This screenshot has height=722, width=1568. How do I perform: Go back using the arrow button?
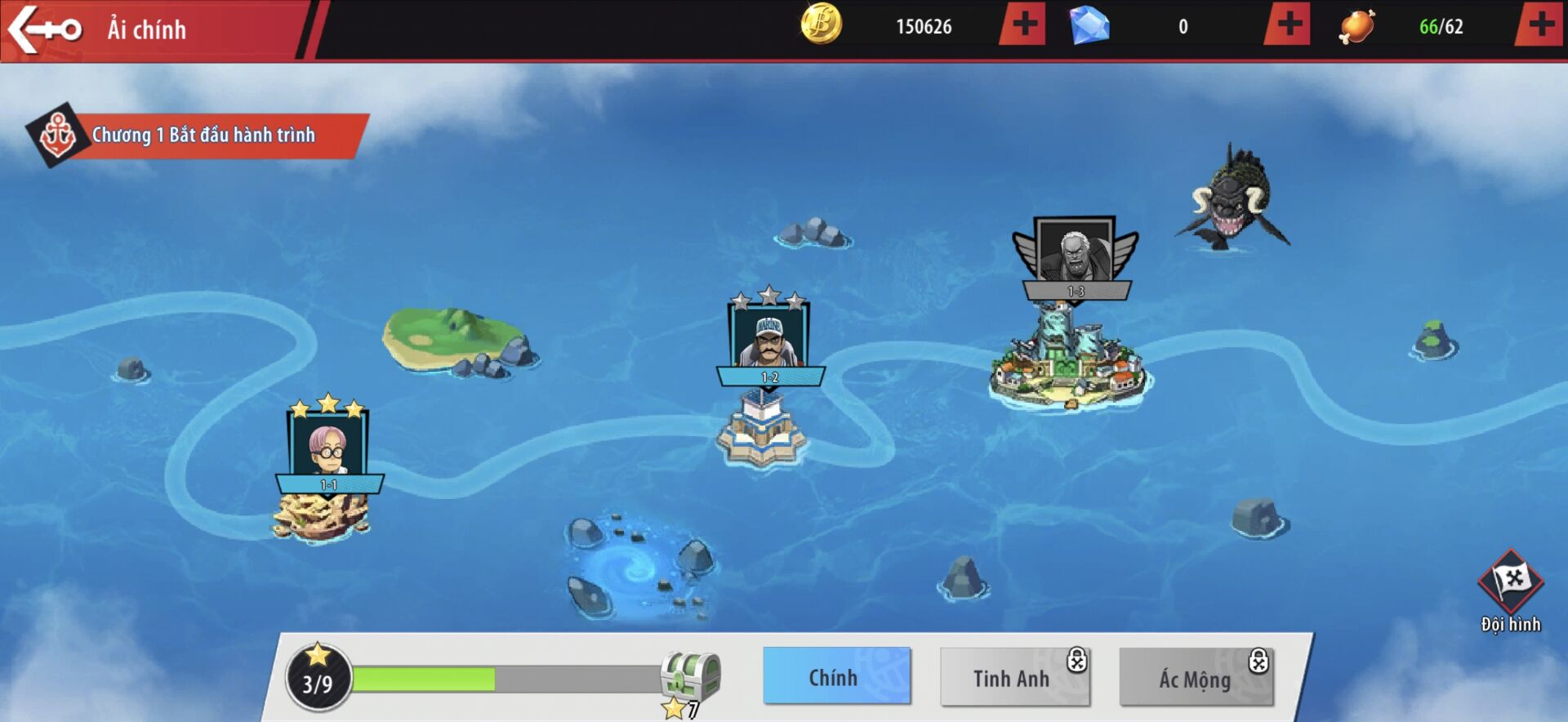(x=45, y=29)
